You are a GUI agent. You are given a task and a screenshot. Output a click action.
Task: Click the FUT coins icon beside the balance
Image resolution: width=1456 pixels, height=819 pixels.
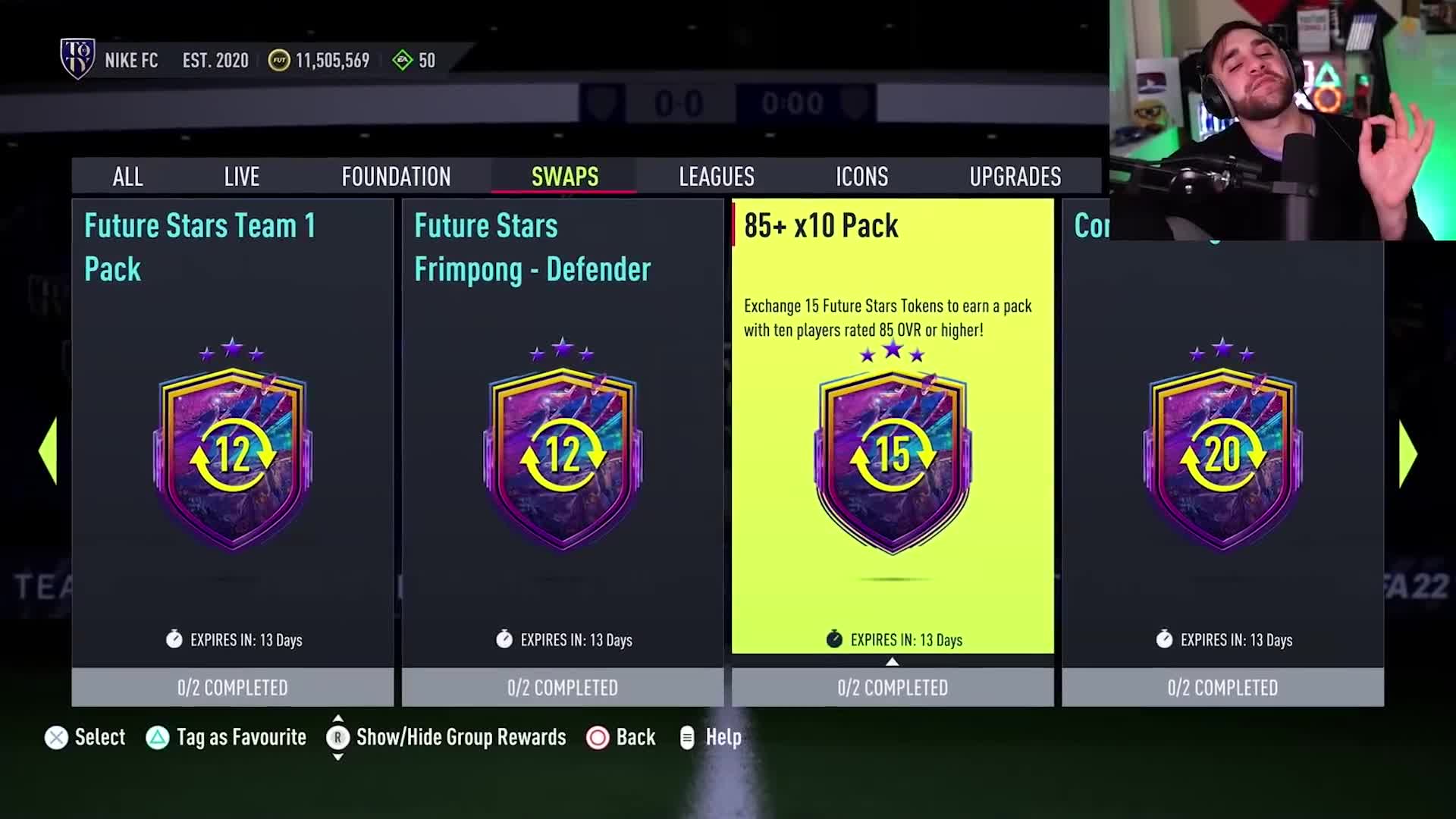point(279,60)
